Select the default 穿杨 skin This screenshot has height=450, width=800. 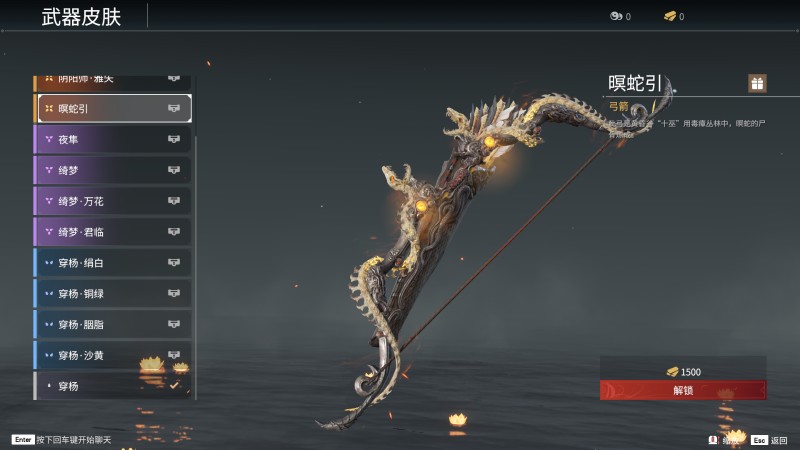point(113,385)
